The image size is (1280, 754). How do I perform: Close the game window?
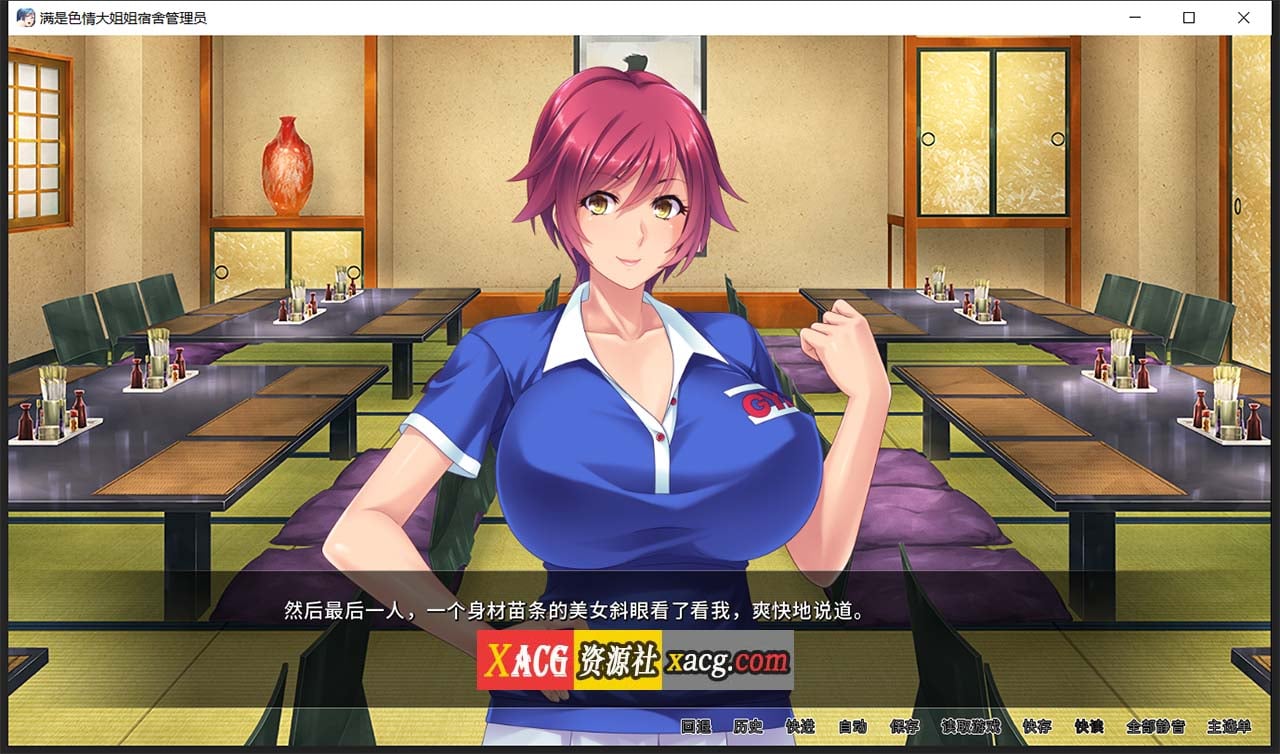click(1243, 17)
